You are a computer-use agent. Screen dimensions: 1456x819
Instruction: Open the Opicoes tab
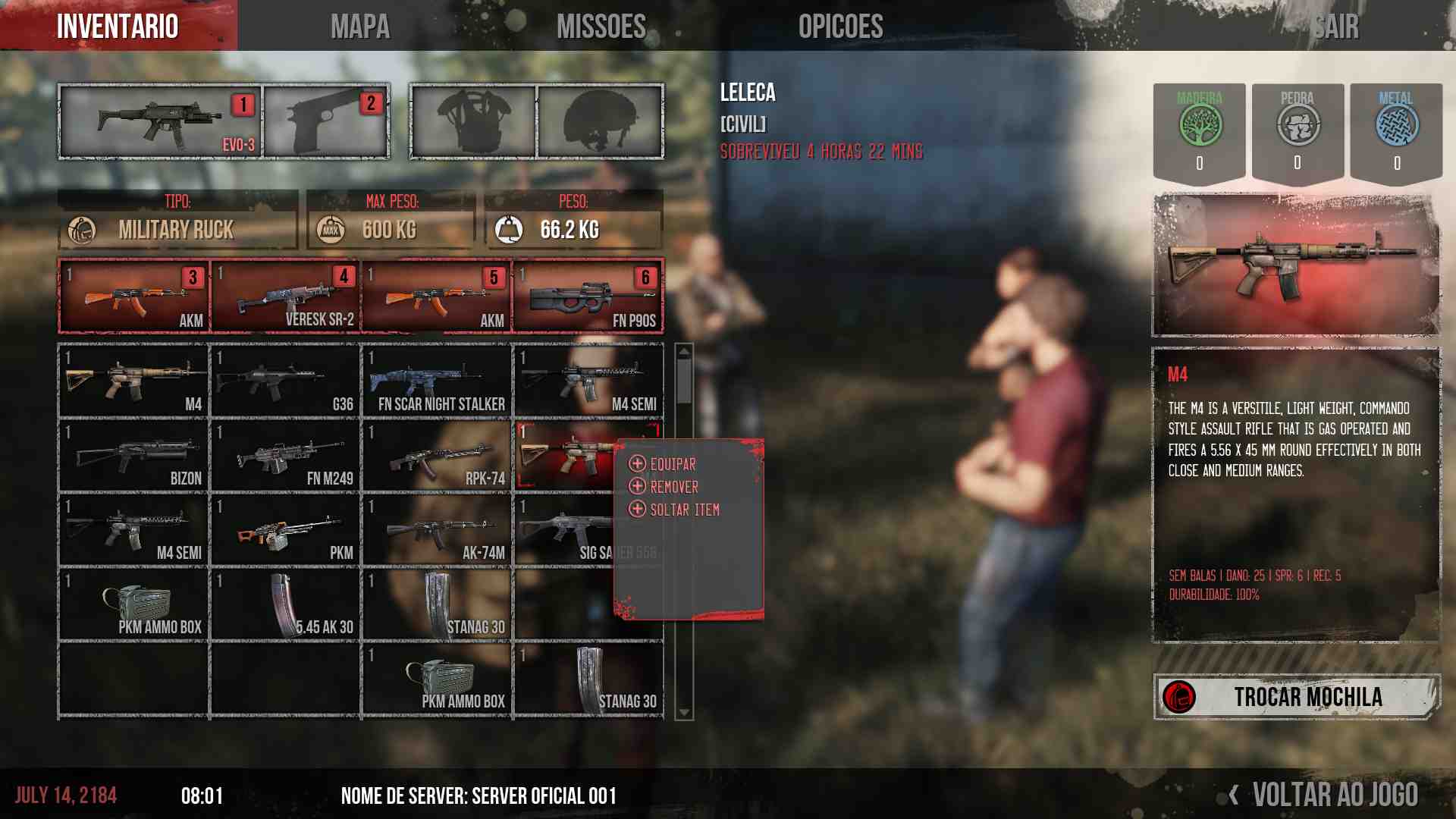840,27
